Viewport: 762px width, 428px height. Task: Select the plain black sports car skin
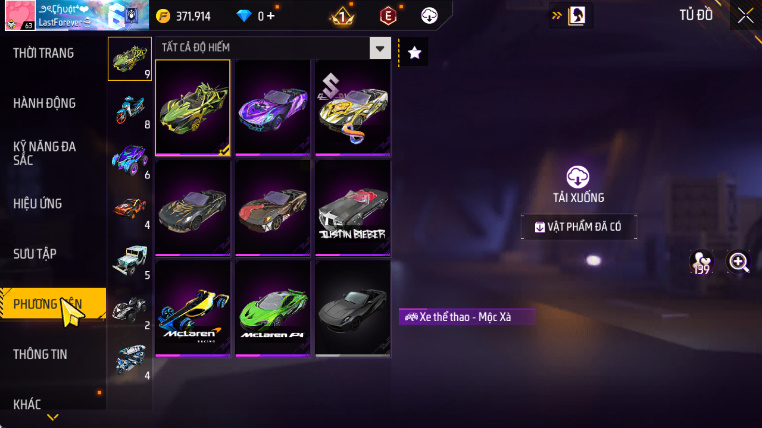coord(352,308)
